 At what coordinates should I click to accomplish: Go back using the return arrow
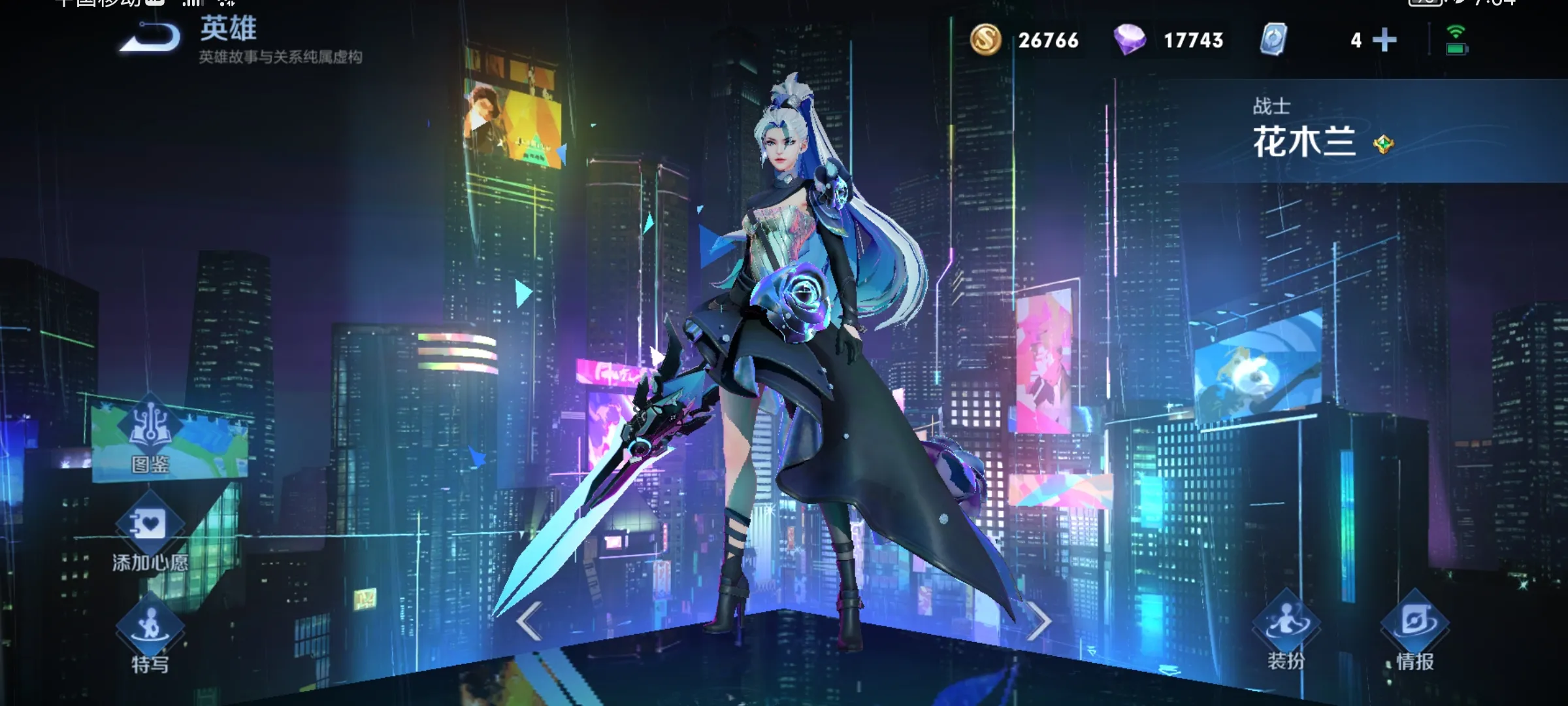[x=150, y=37]
